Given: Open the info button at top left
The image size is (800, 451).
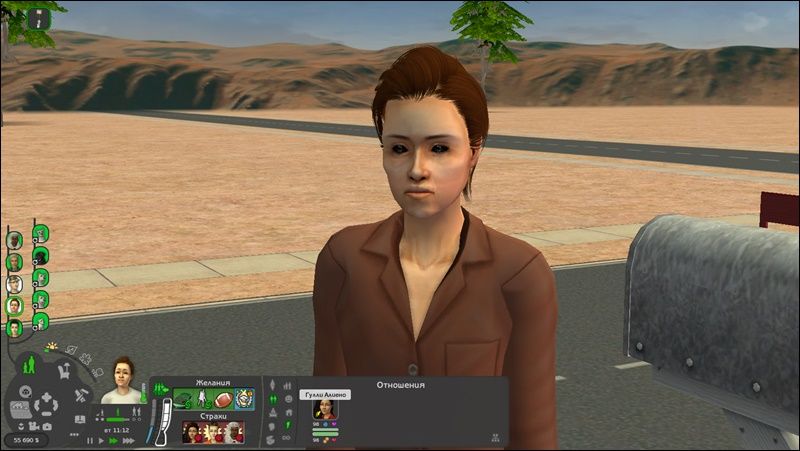Looking at the screenshot, I should (39, 17).
